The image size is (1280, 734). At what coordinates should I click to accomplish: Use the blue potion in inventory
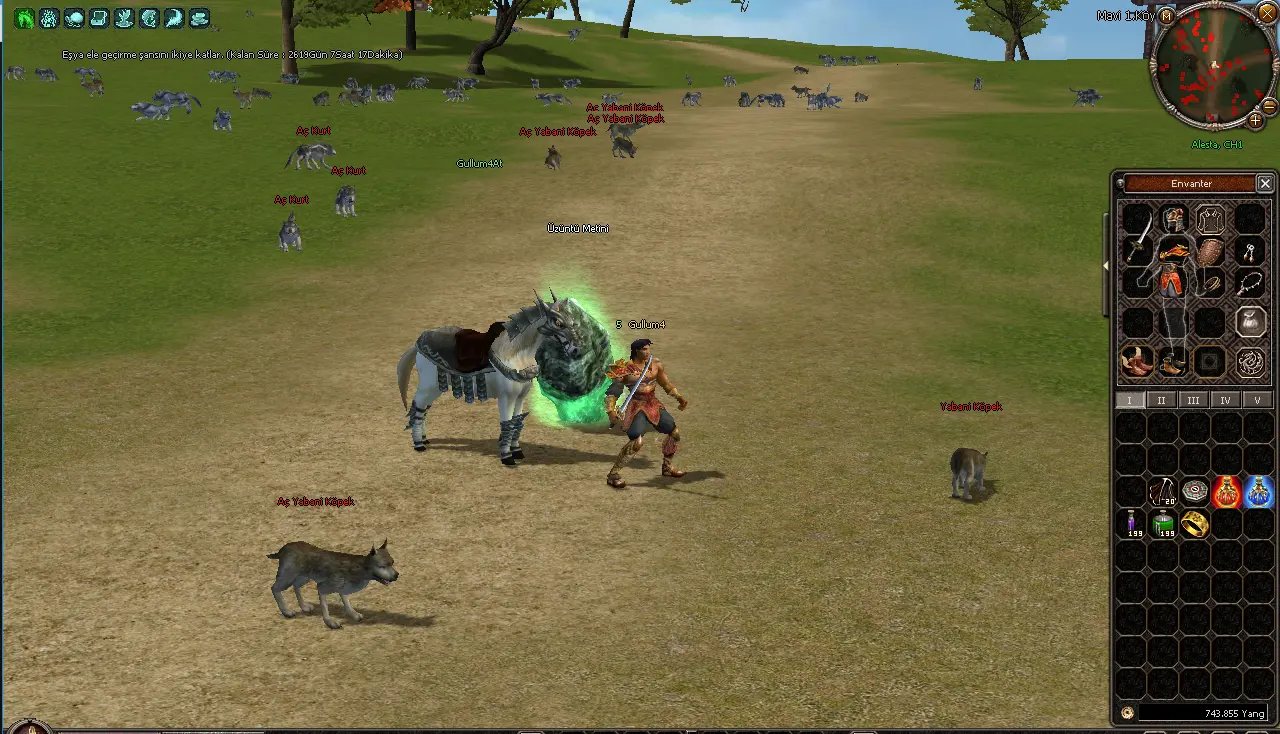(x=1259, y=492)
